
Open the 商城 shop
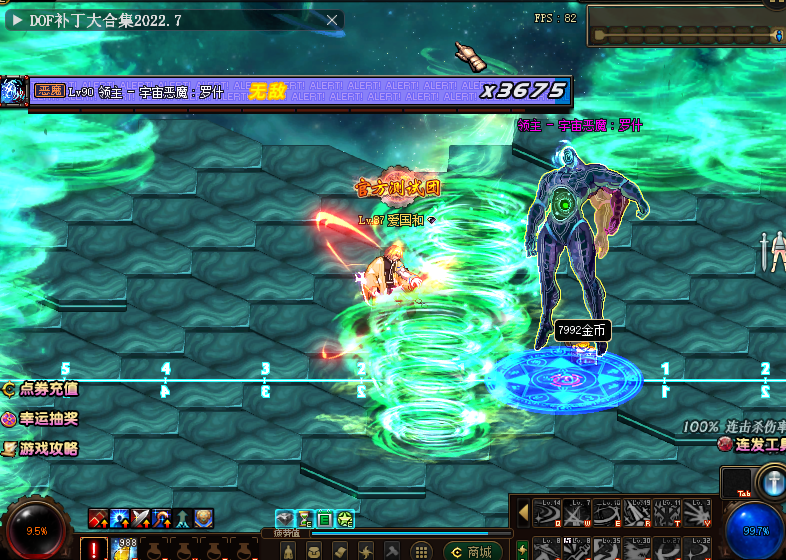tap(470, 552)
